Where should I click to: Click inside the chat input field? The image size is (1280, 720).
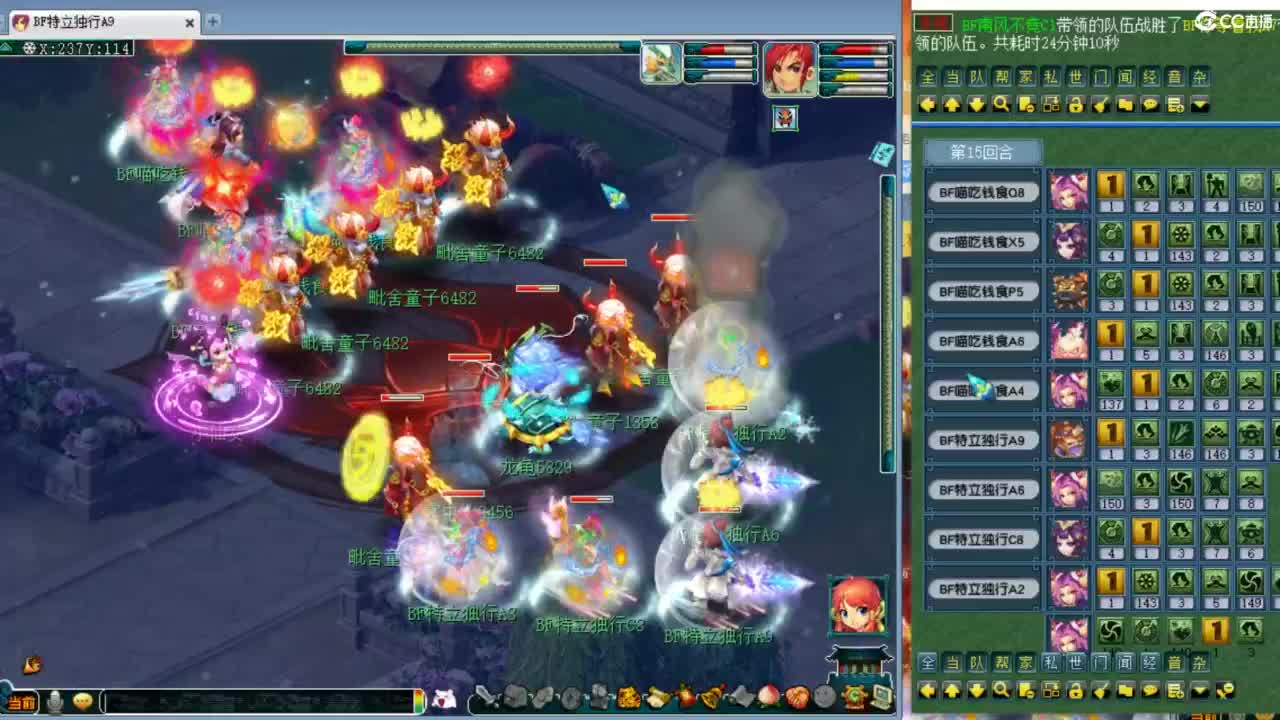point(250,703)
